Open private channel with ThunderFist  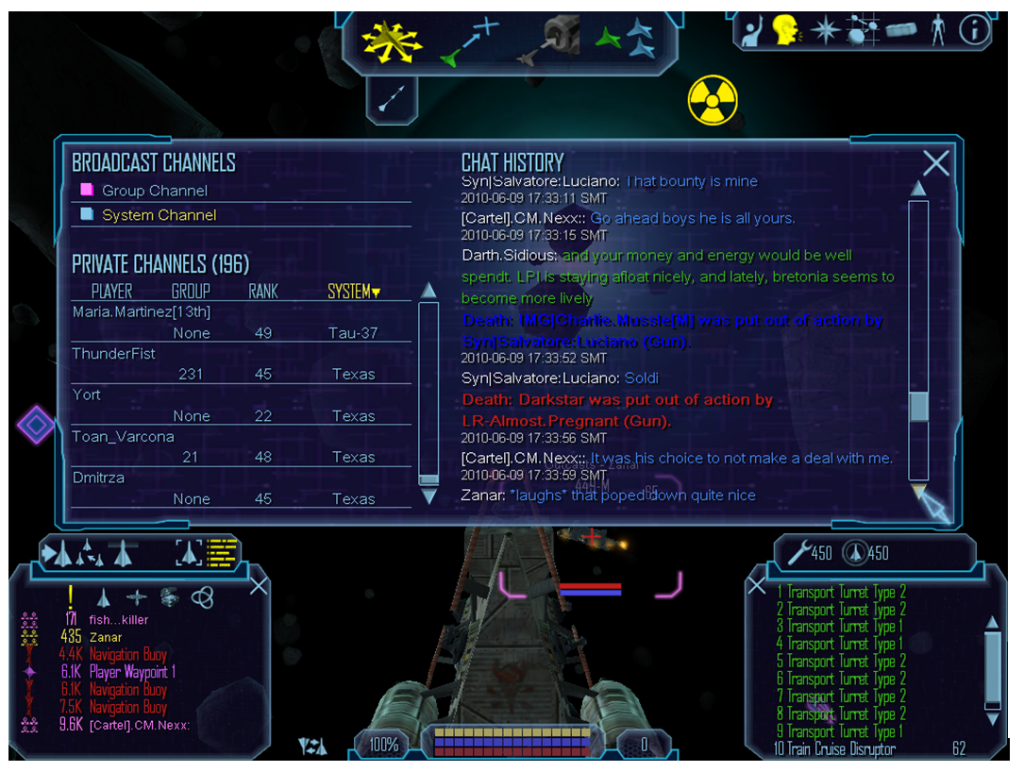[114, 354]
